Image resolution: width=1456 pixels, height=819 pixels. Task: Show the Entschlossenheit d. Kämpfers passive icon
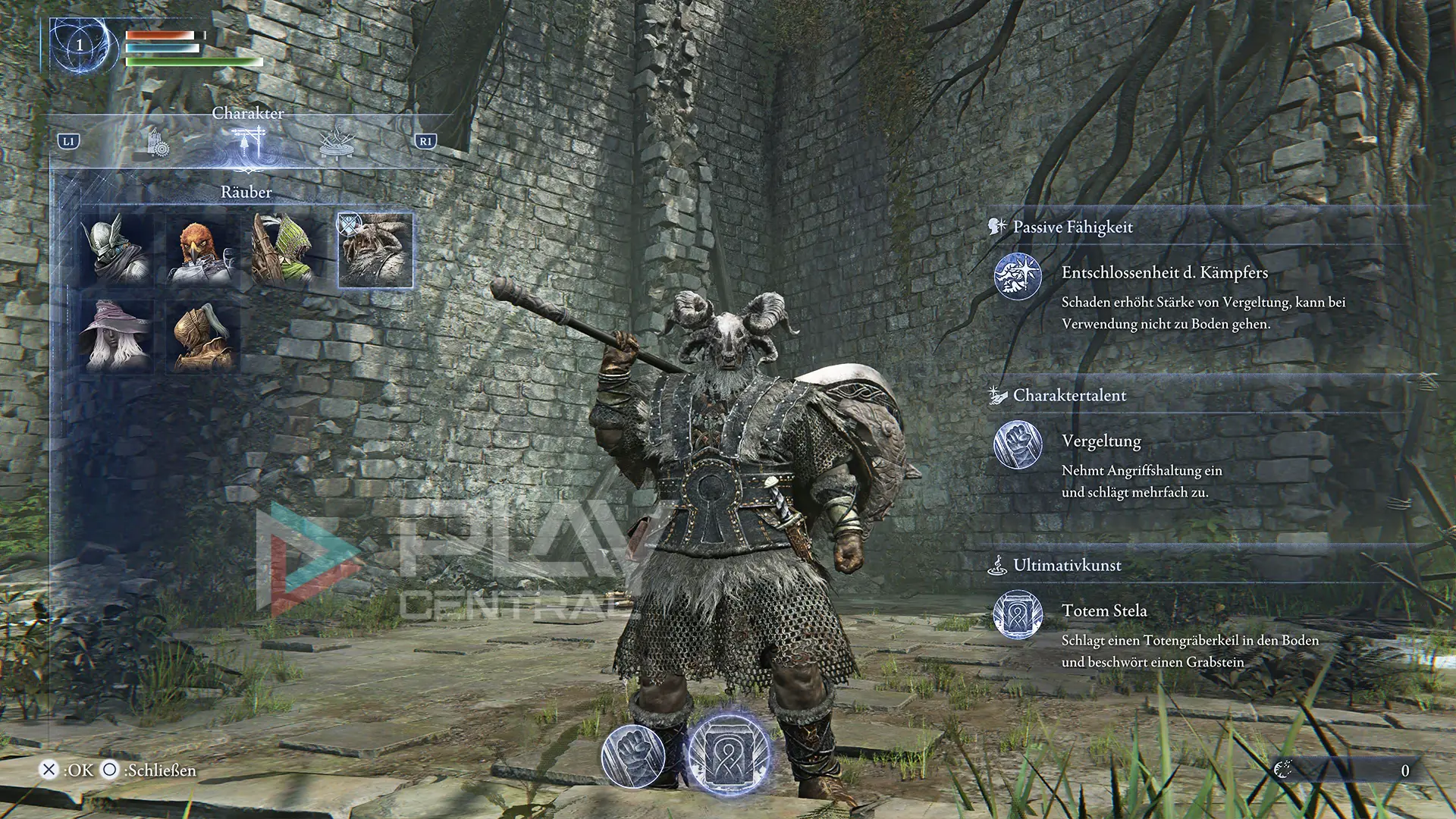point(1018,277)
